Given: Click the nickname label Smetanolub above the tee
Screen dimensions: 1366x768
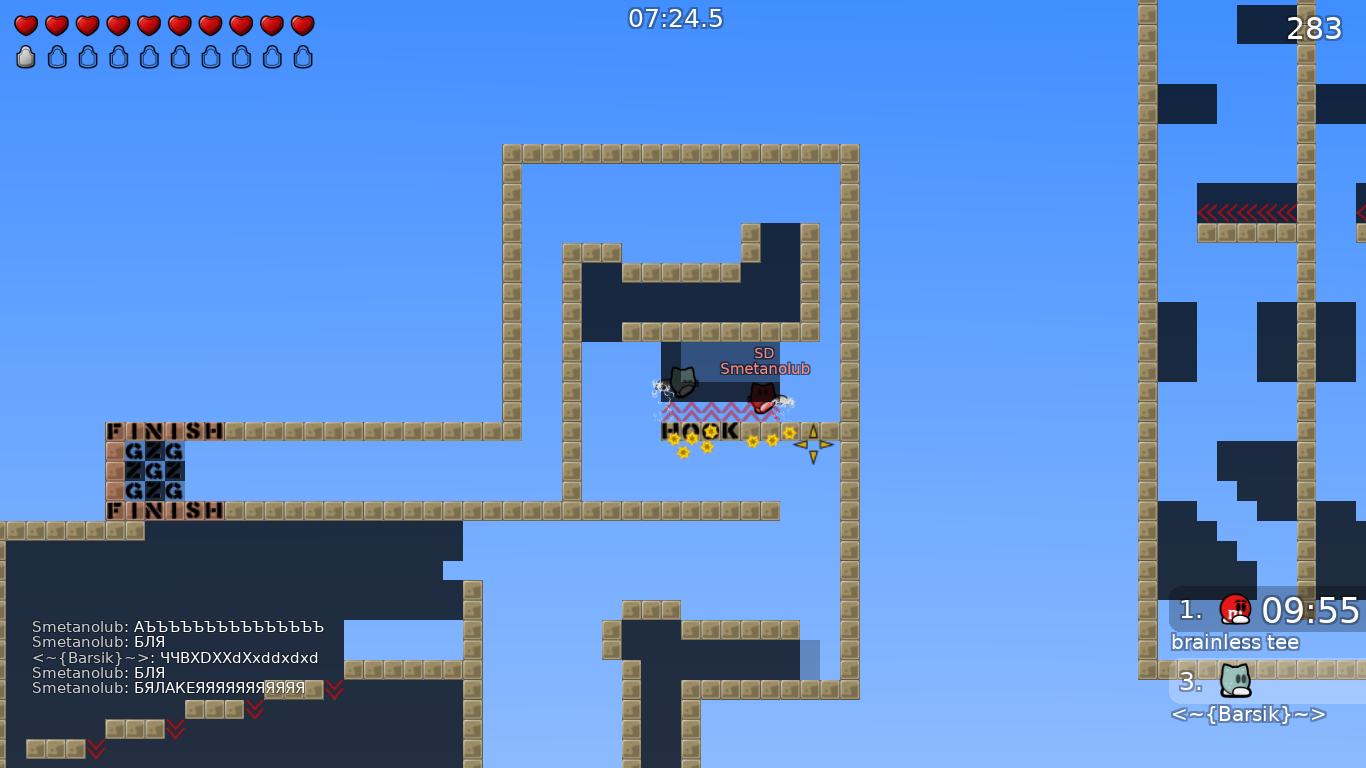Looking at the screenshot, I should click(x=765, y=368).
